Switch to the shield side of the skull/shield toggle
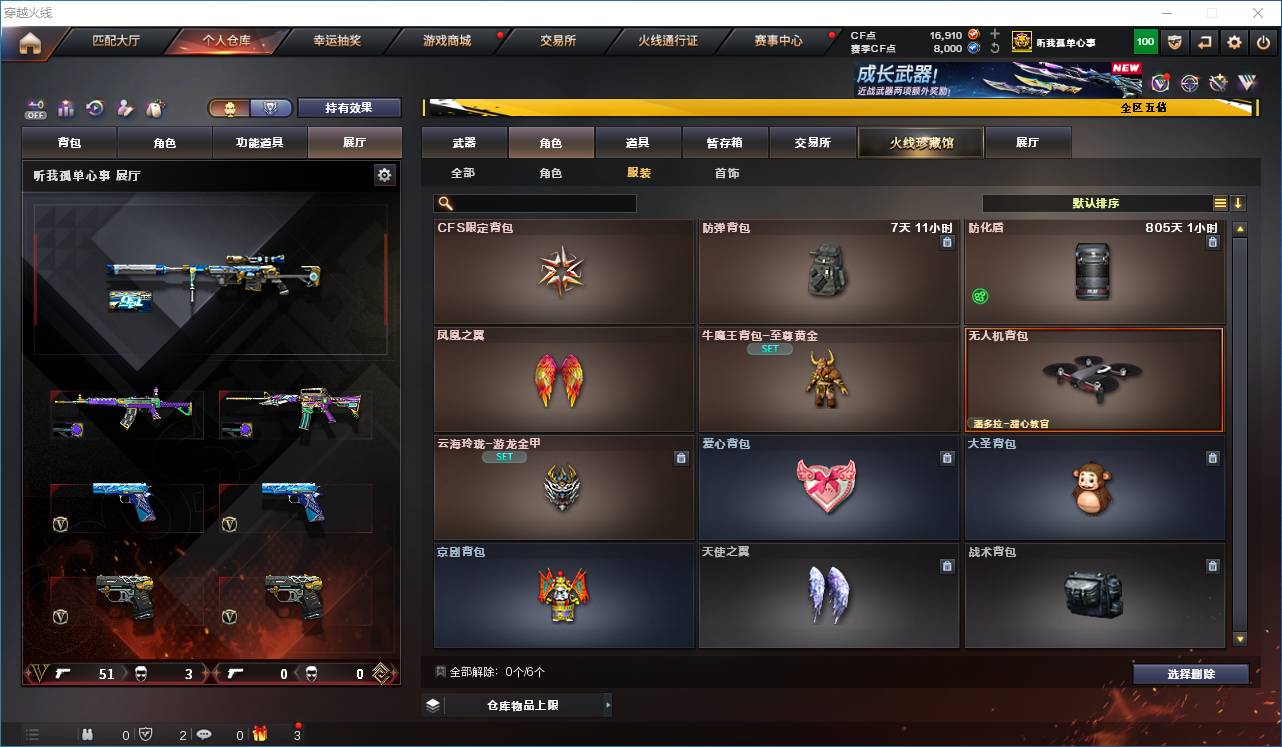The image size is (1282, 747). (x=271, y=107)
